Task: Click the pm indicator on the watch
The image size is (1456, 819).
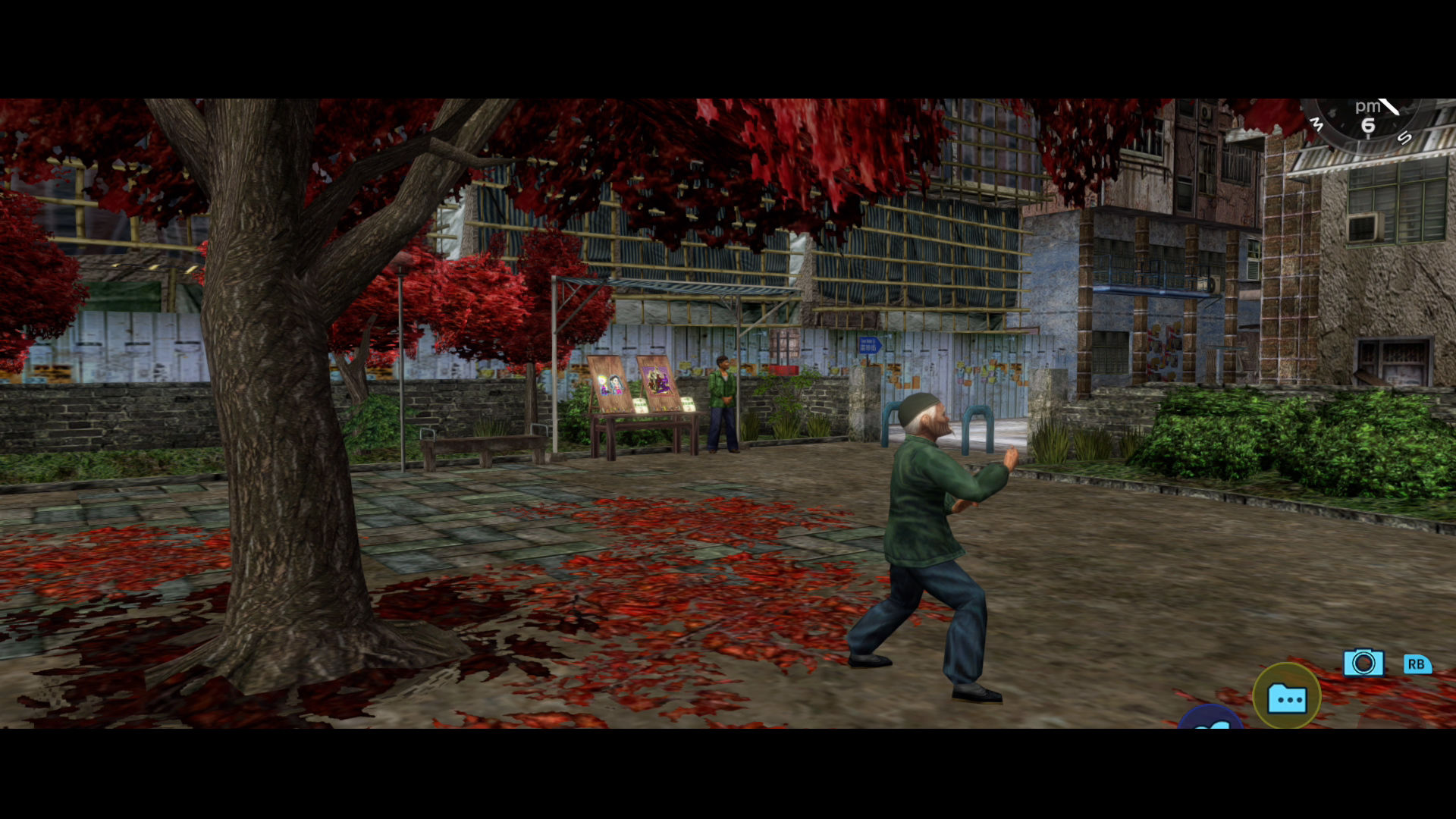Action: click(1368, 106)
